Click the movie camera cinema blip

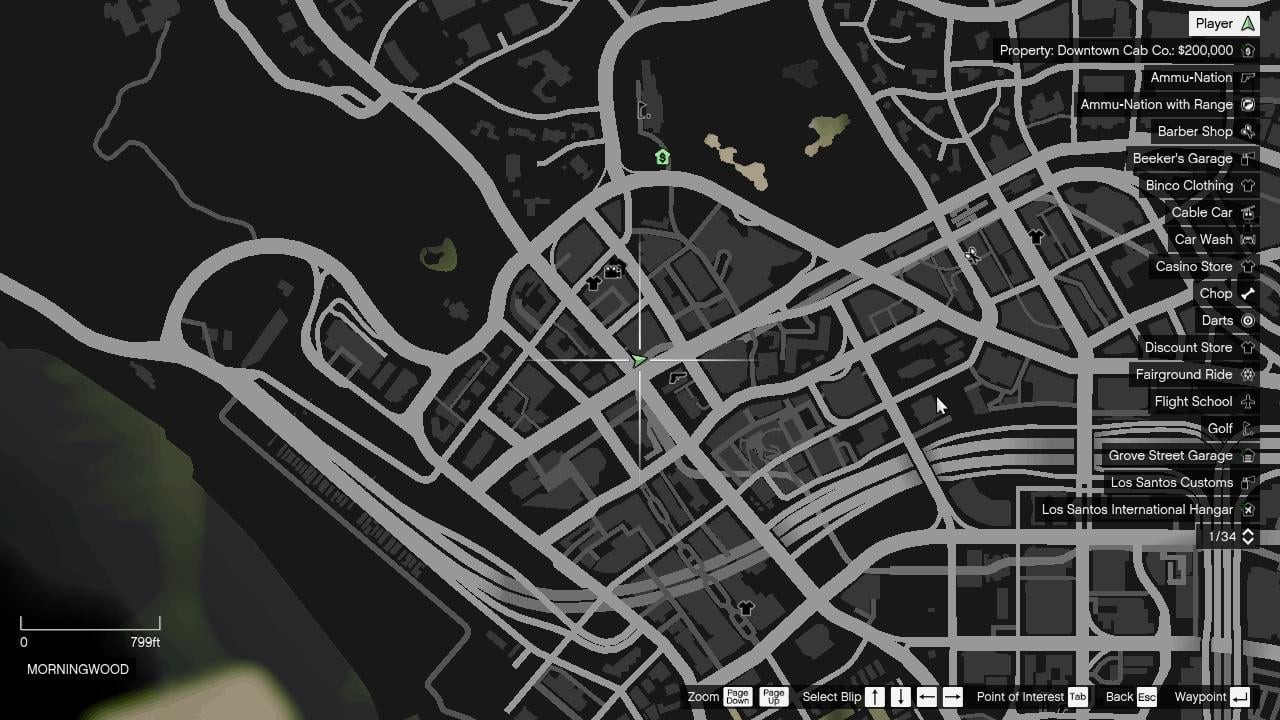coord(613,270)
